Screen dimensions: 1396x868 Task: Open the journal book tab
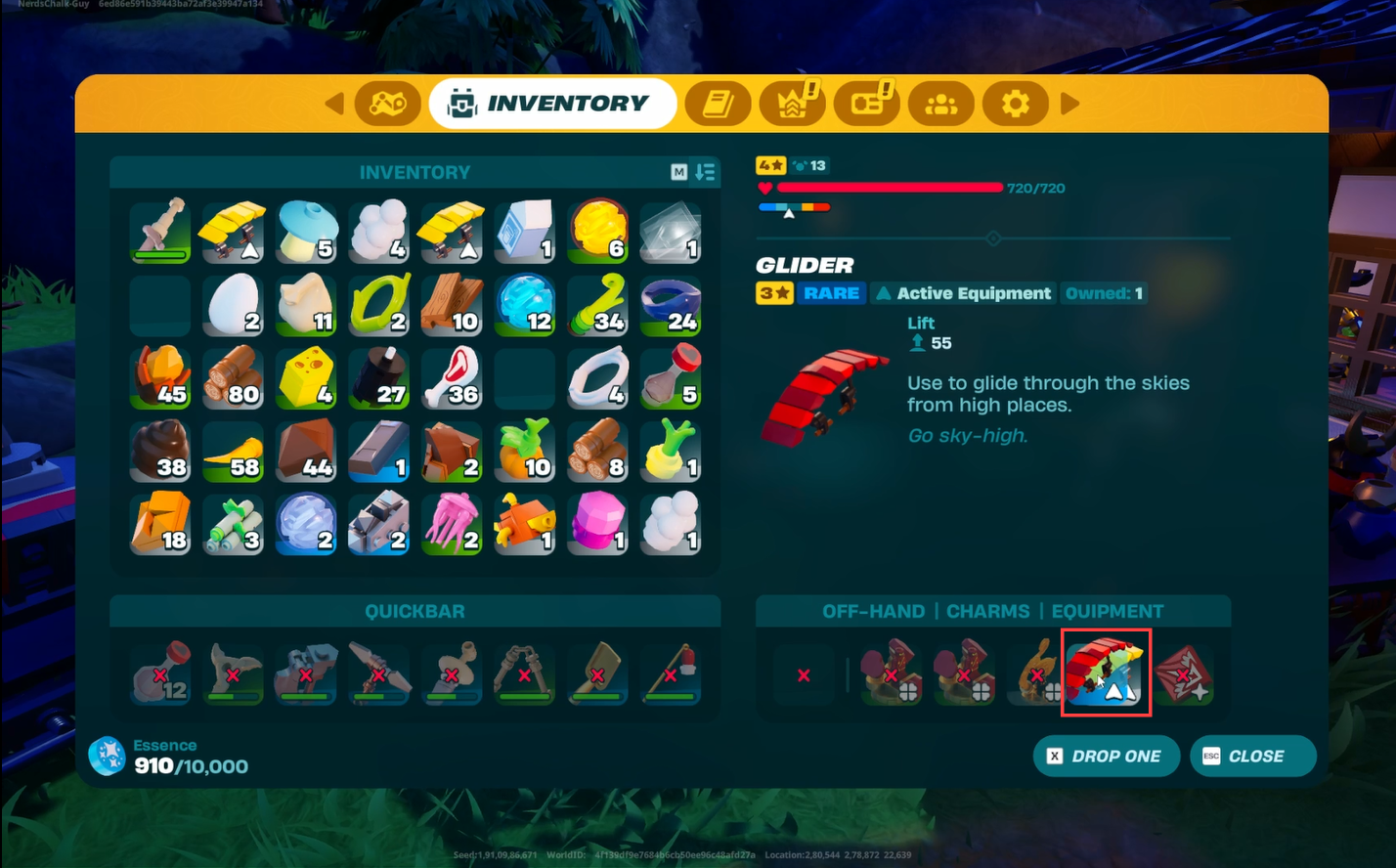(x=718, y=103)
